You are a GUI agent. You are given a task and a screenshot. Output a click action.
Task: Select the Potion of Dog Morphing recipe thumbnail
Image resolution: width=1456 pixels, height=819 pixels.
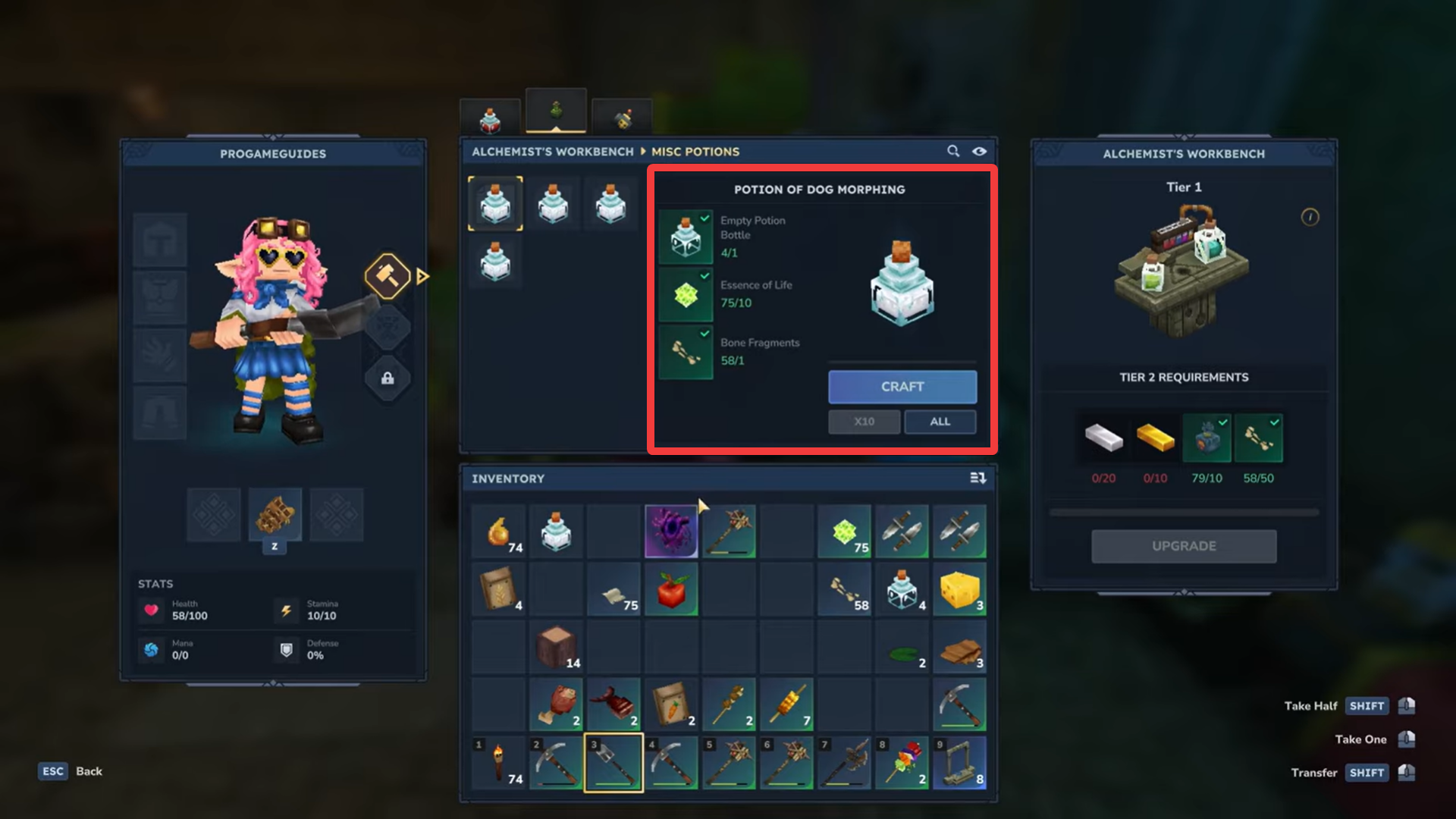[x=495, y=203]
